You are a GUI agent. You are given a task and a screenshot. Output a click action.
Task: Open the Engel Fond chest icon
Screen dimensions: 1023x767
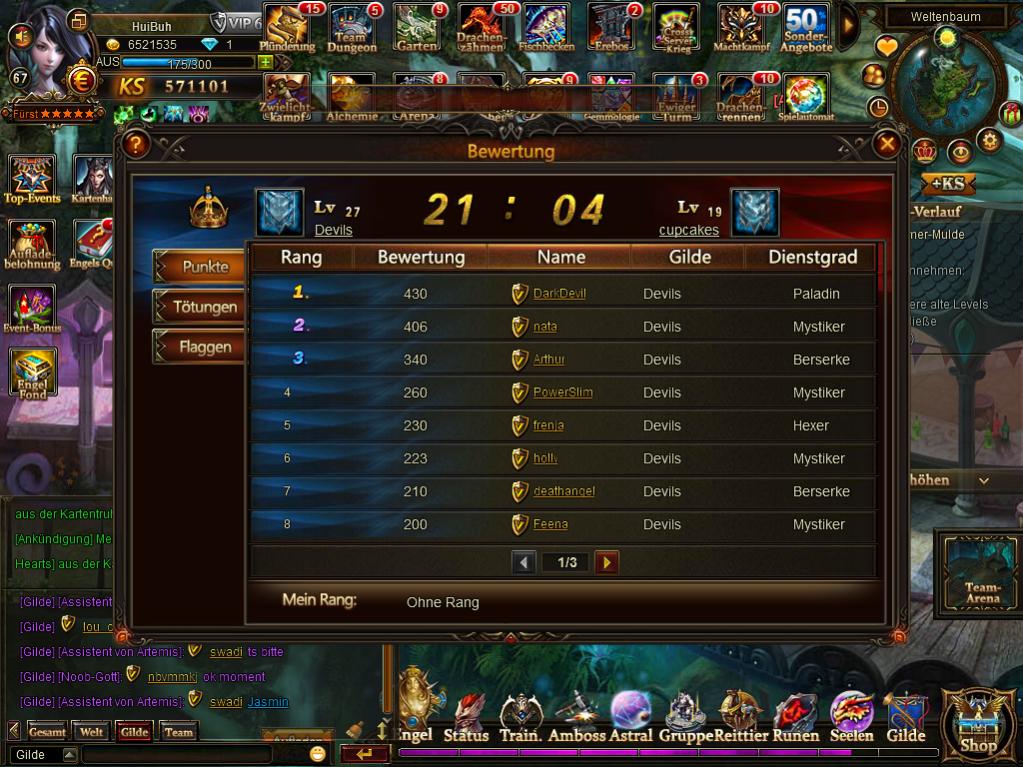tap(33, 373)
